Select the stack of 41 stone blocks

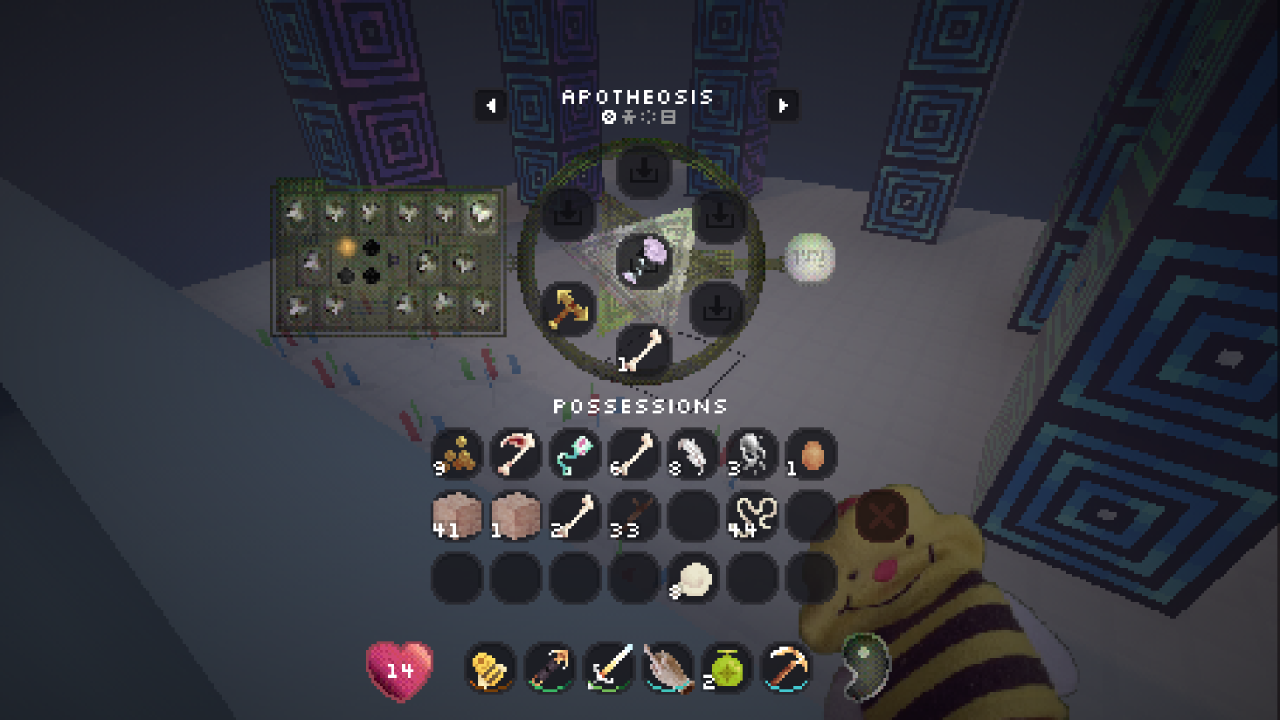click(x=457, y=516)
